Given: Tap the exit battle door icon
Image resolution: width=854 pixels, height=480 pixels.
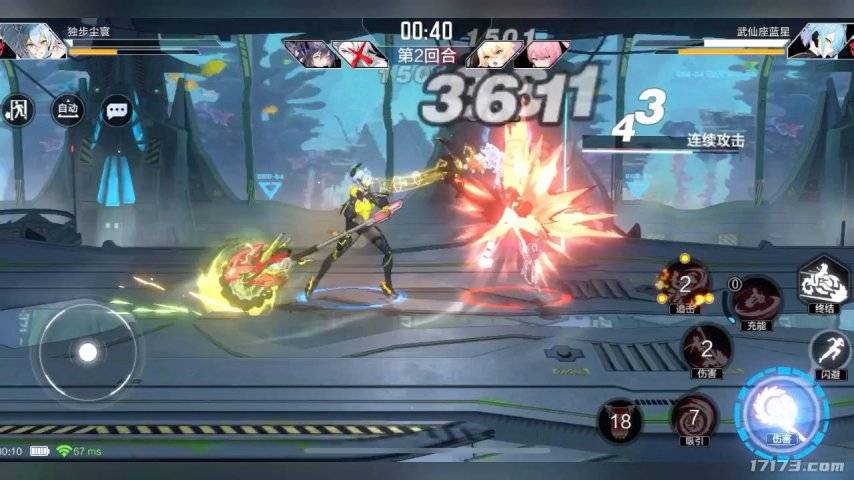Looking at the screenshot, I should click(x=19, y=110).
